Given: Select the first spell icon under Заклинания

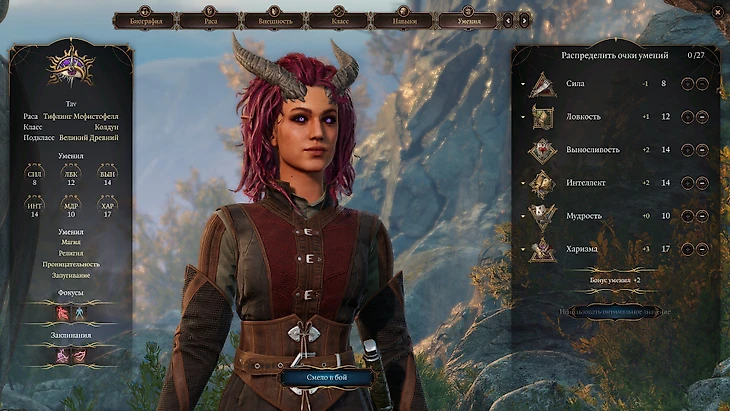Looking at the screenshot, I should [62, 355].
